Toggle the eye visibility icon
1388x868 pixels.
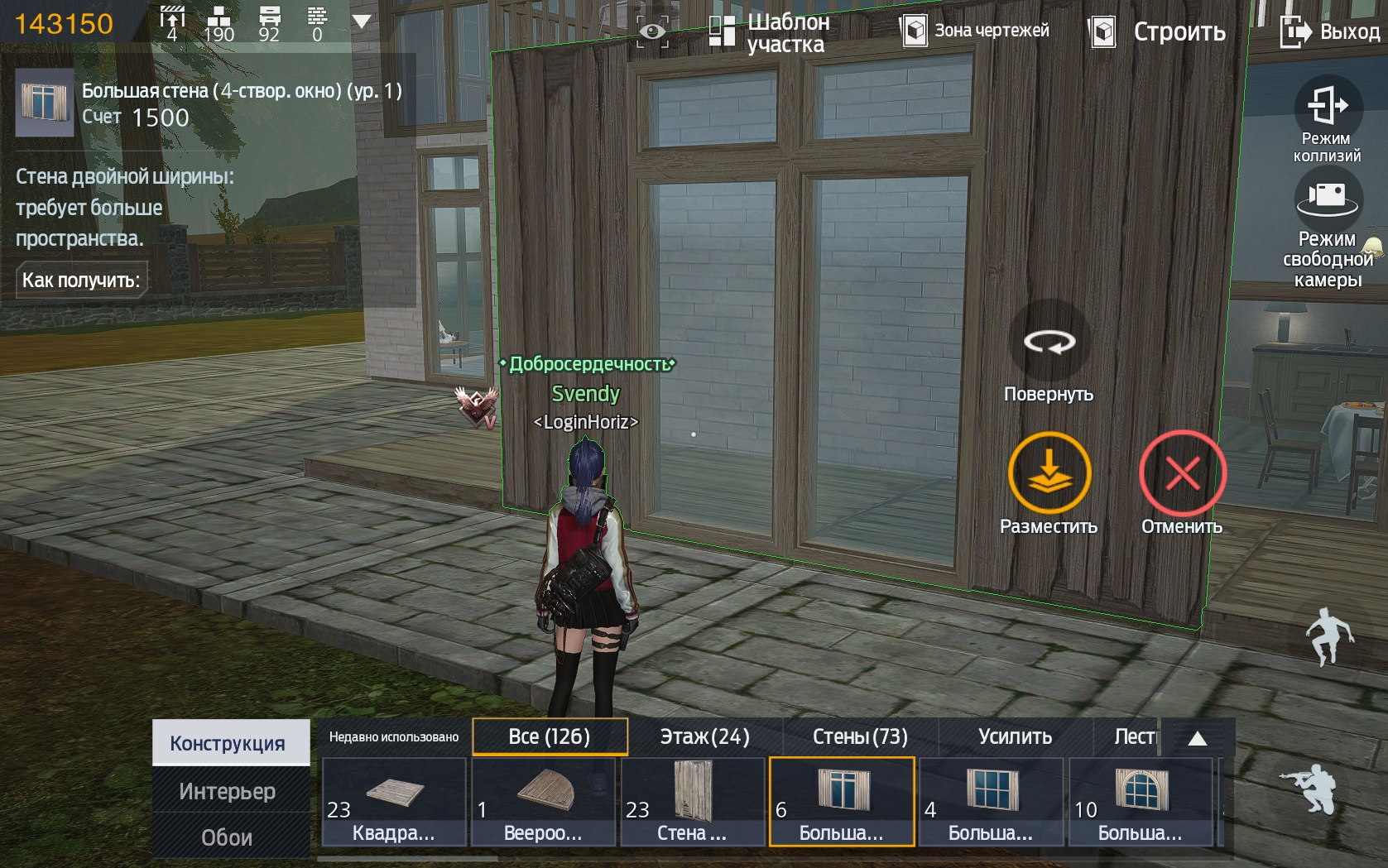pos(652,32)
